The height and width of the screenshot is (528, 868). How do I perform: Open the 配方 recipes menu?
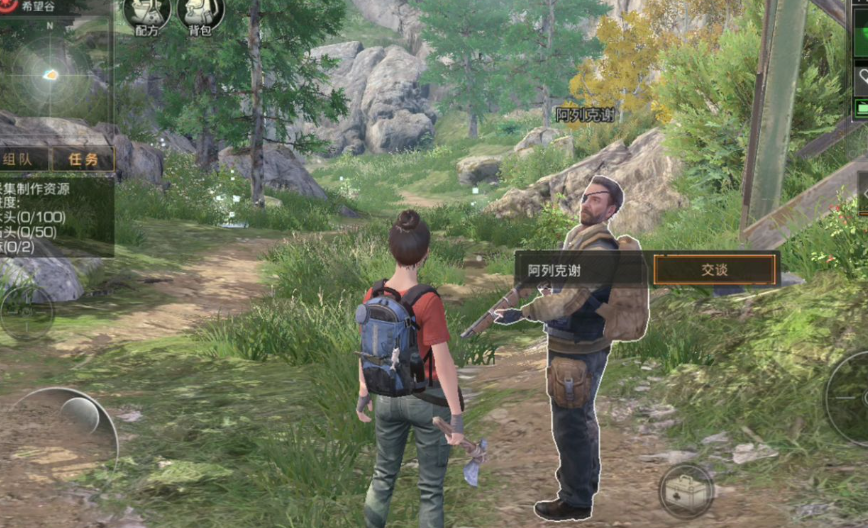tap(147, 14)
